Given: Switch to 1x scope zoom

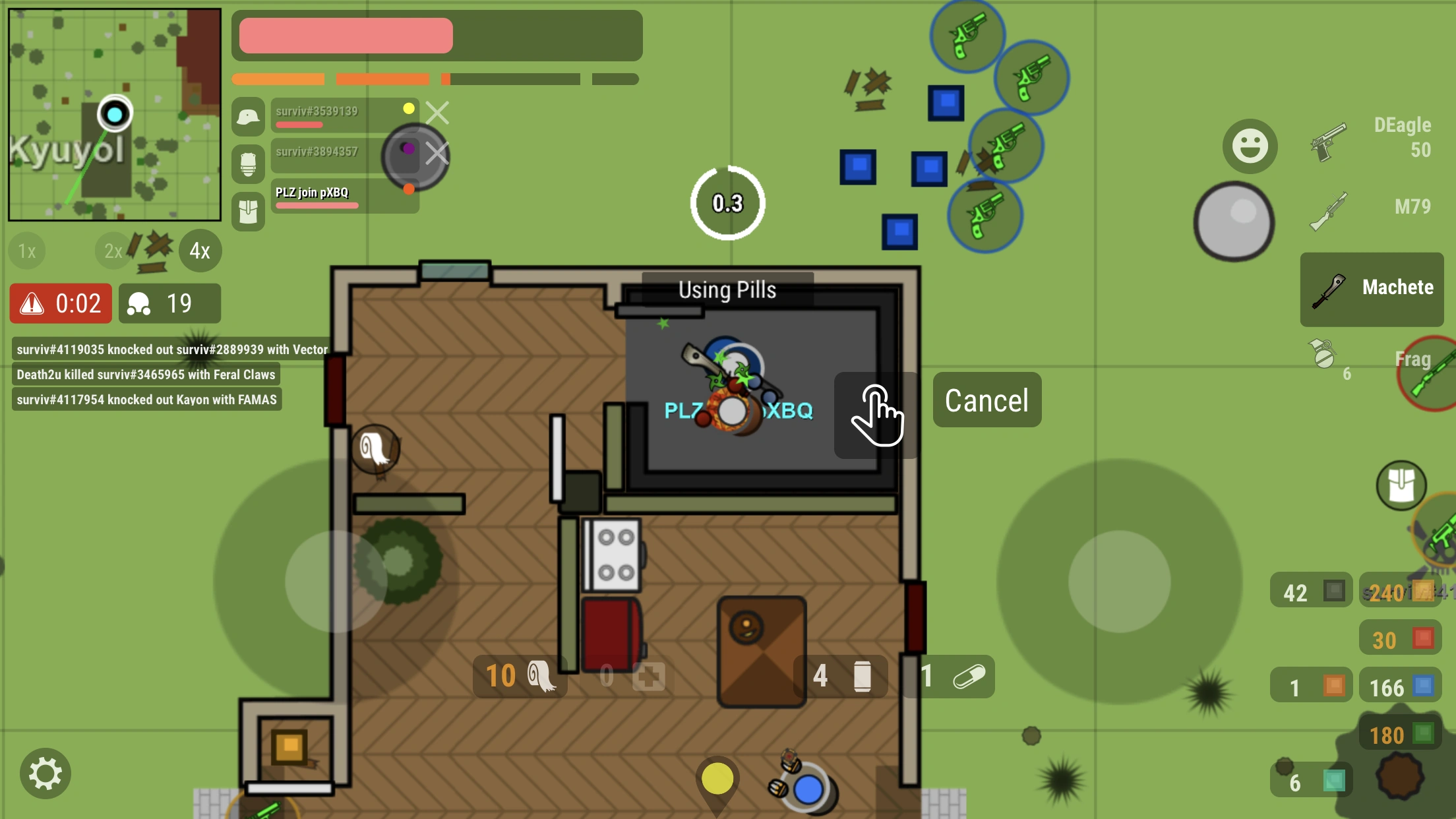Looking at the screenshot, I should point(26,251).
